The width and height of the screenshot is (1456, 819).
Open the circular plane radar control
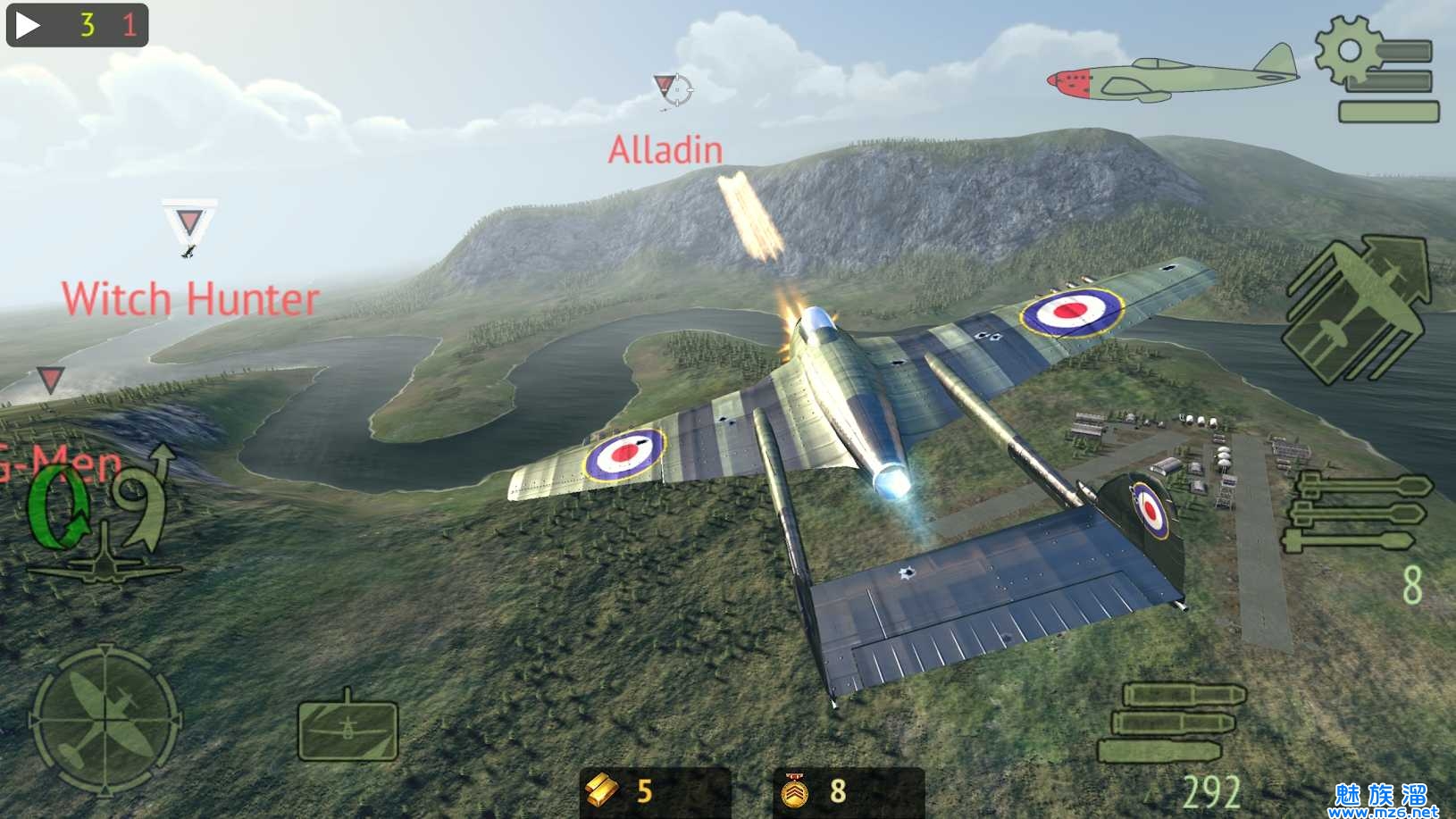click(x=105, y=720)
